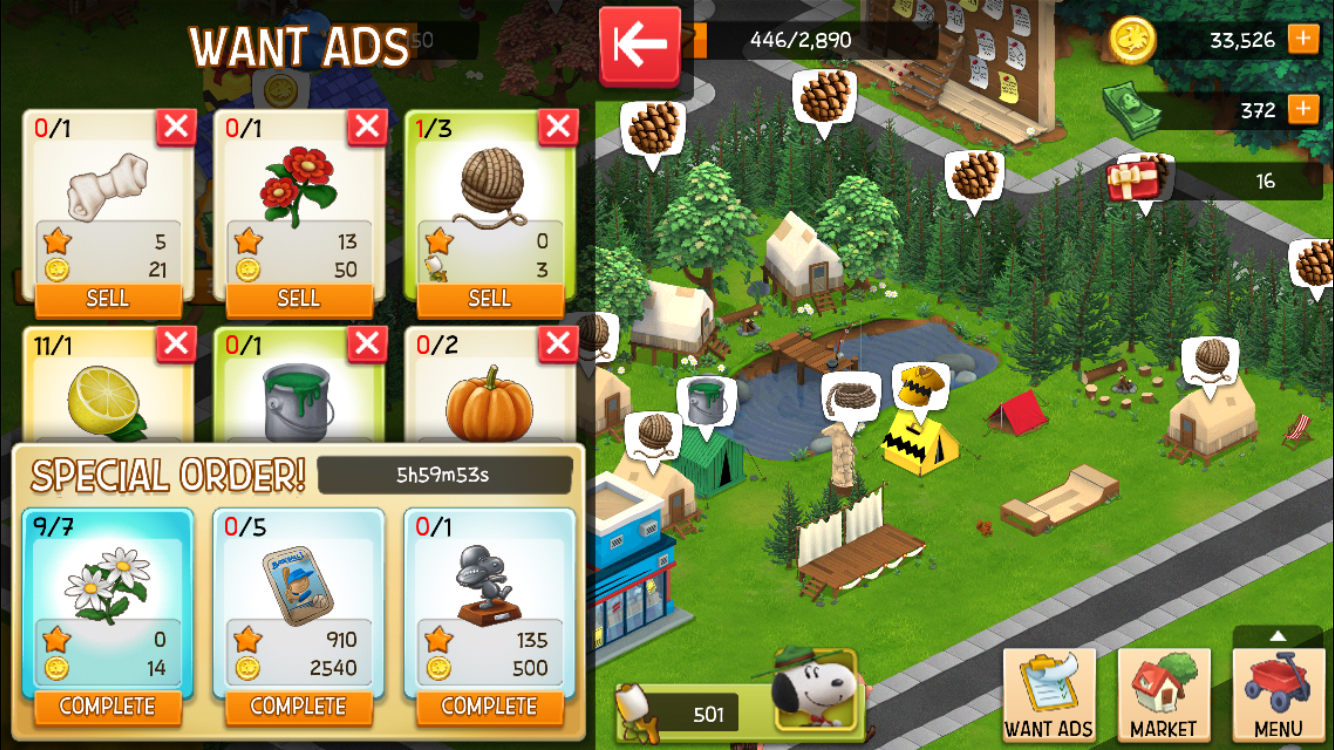The width and height of the screenshot is (1334, 750).
Task: Dismiss the dog bone want ad
Action: pos(176,127)
